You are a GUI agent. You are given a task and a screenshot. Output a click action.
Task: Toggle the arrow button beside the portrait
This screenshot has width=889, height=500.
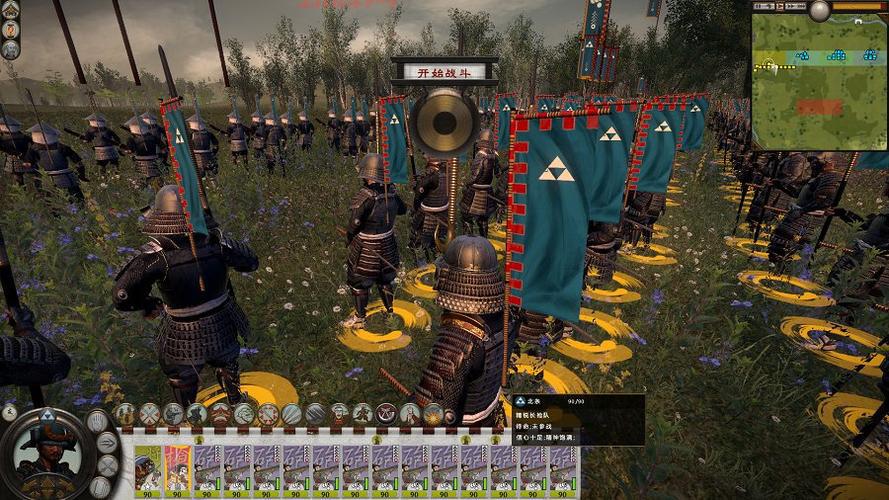(107, 443)
